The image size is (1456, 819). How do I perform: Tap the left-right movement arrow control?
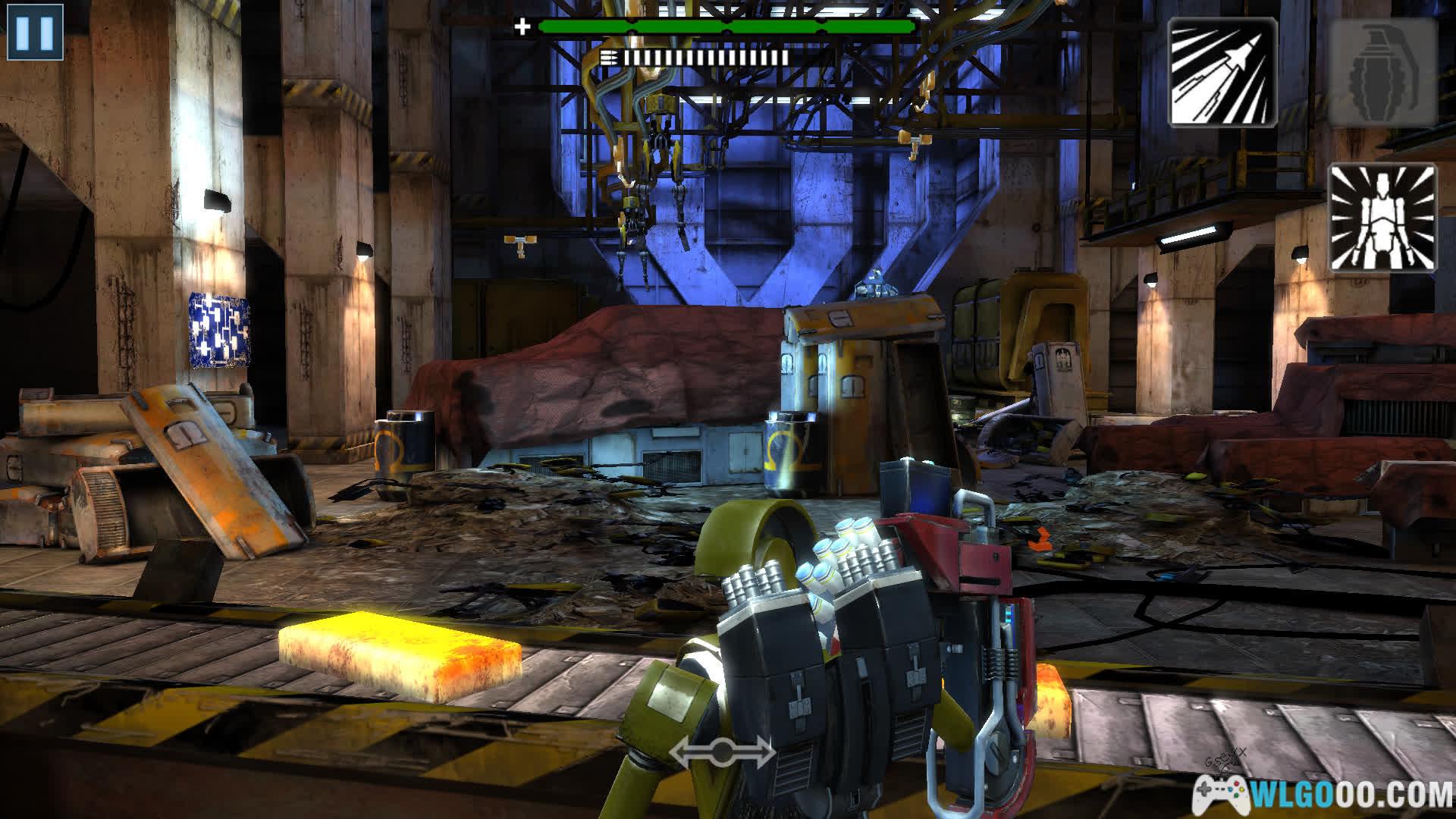click(x=722, y=752)
